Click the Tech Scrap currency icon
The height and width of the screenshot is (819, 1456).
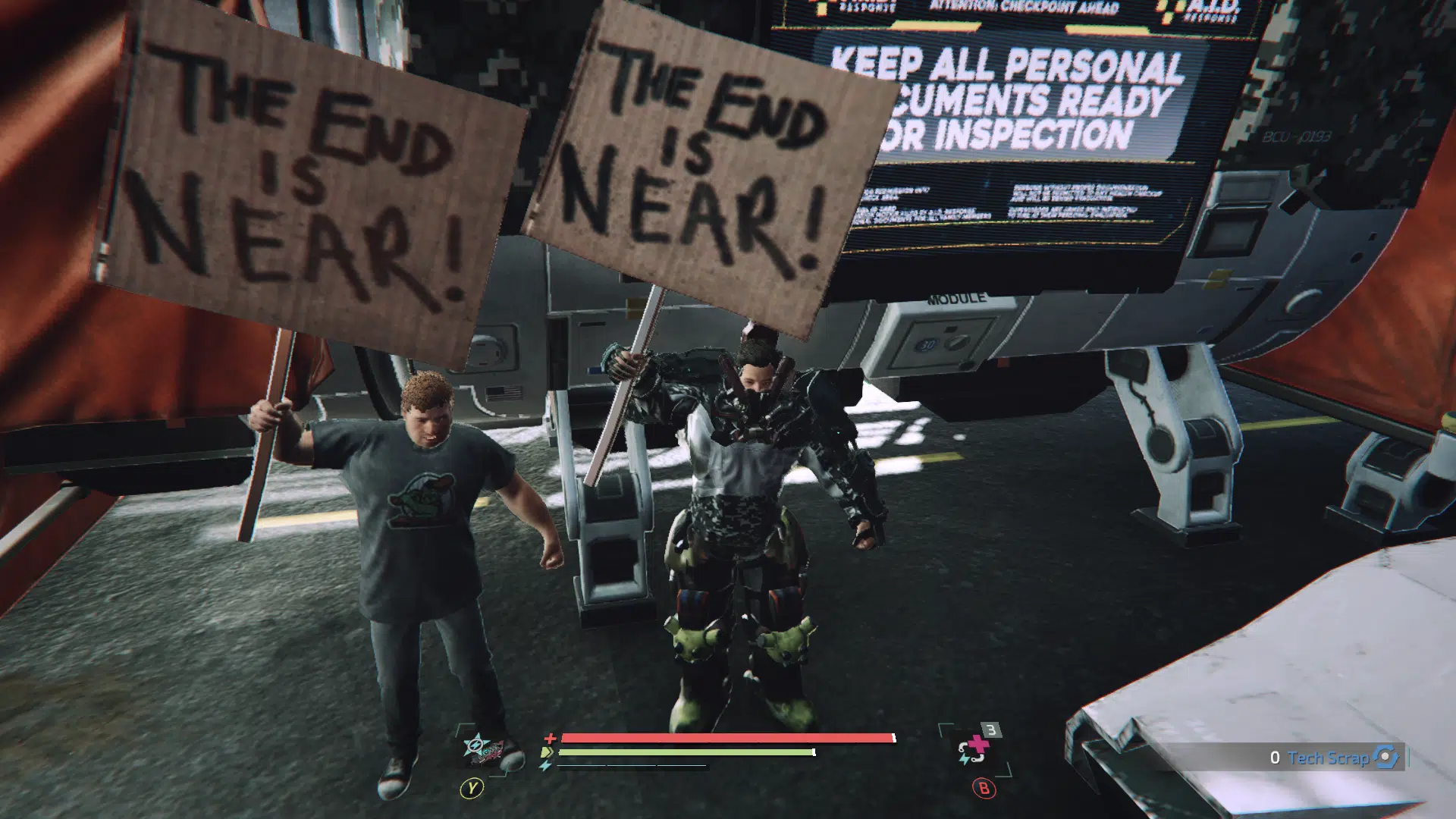(1386, 757)
